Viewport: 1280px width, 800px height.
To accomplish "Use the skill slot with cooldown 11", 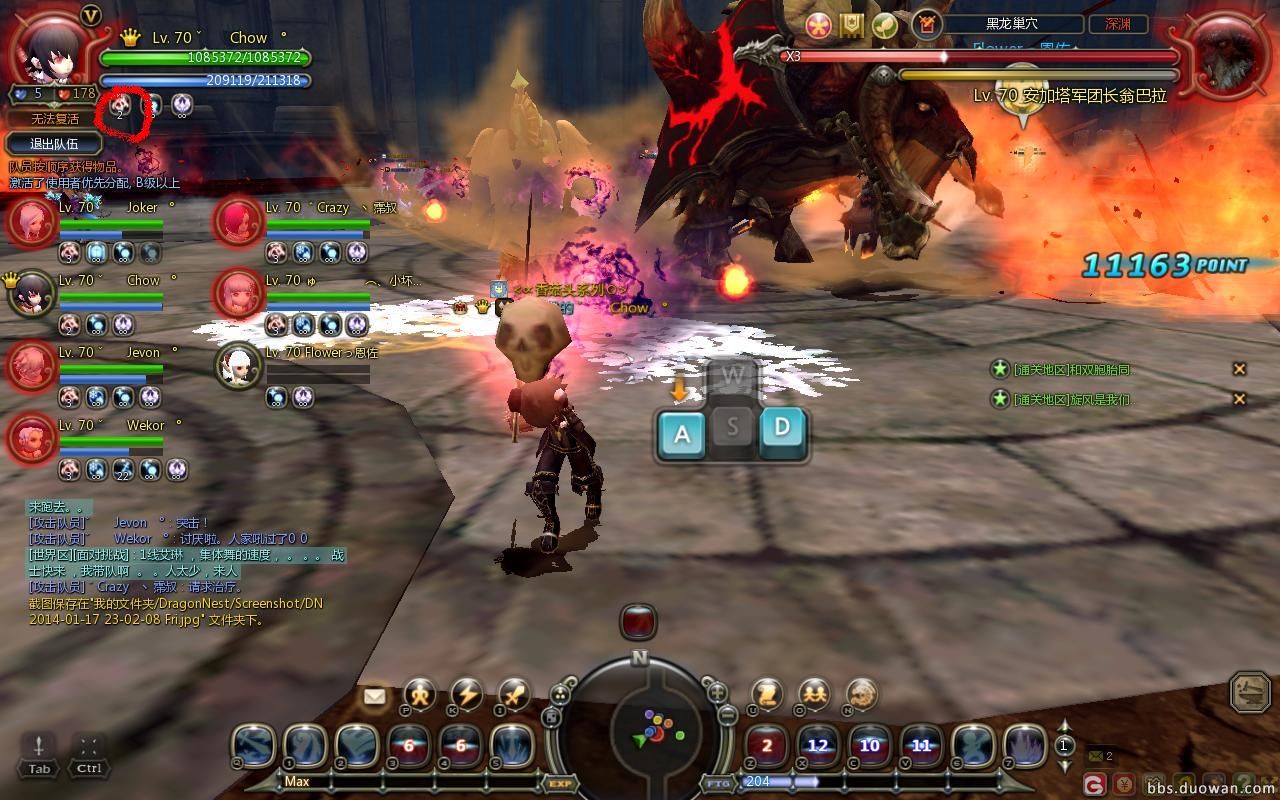I will pyautogui.click(x=921, y=745).
